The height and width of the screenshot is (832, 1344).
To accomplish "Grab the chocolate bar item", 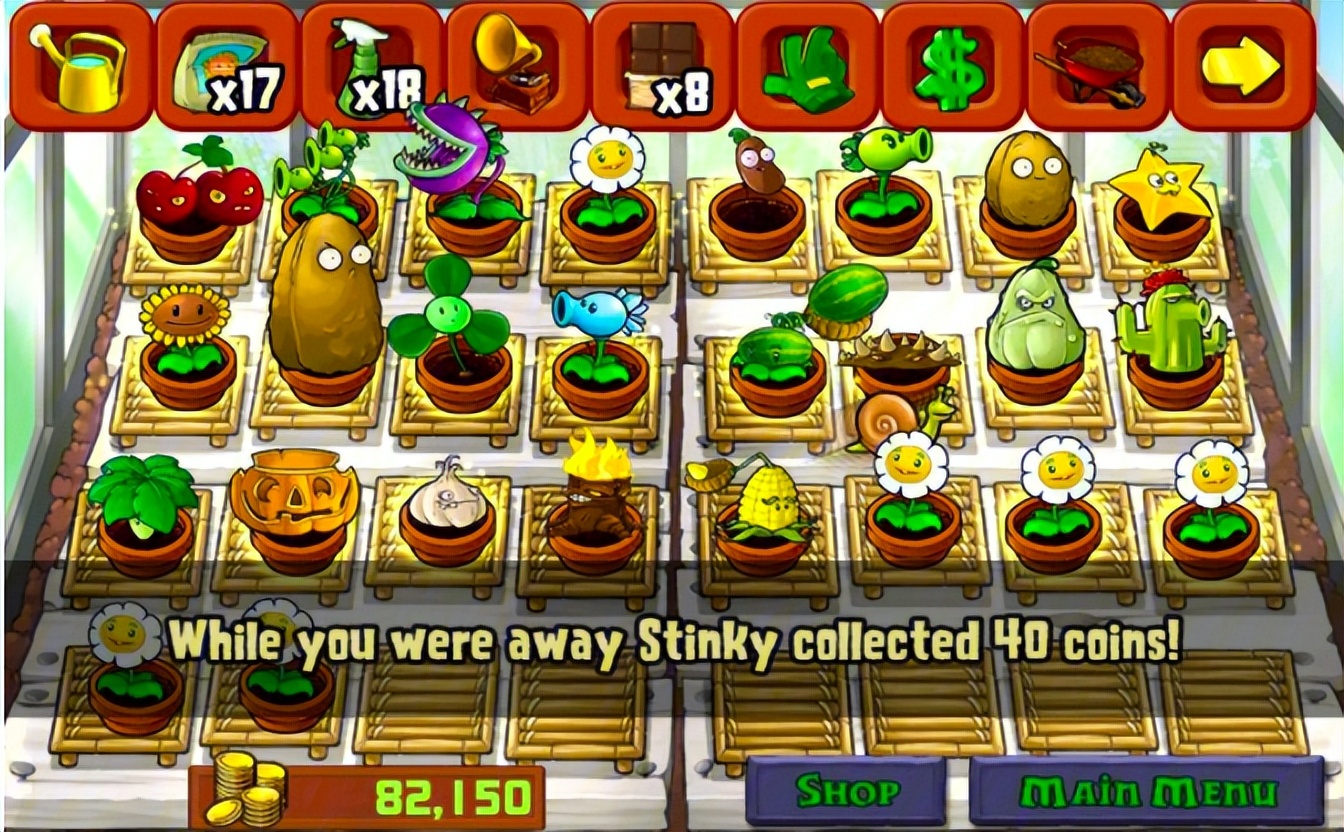I will pyautogui.click(x=662, y=66).
